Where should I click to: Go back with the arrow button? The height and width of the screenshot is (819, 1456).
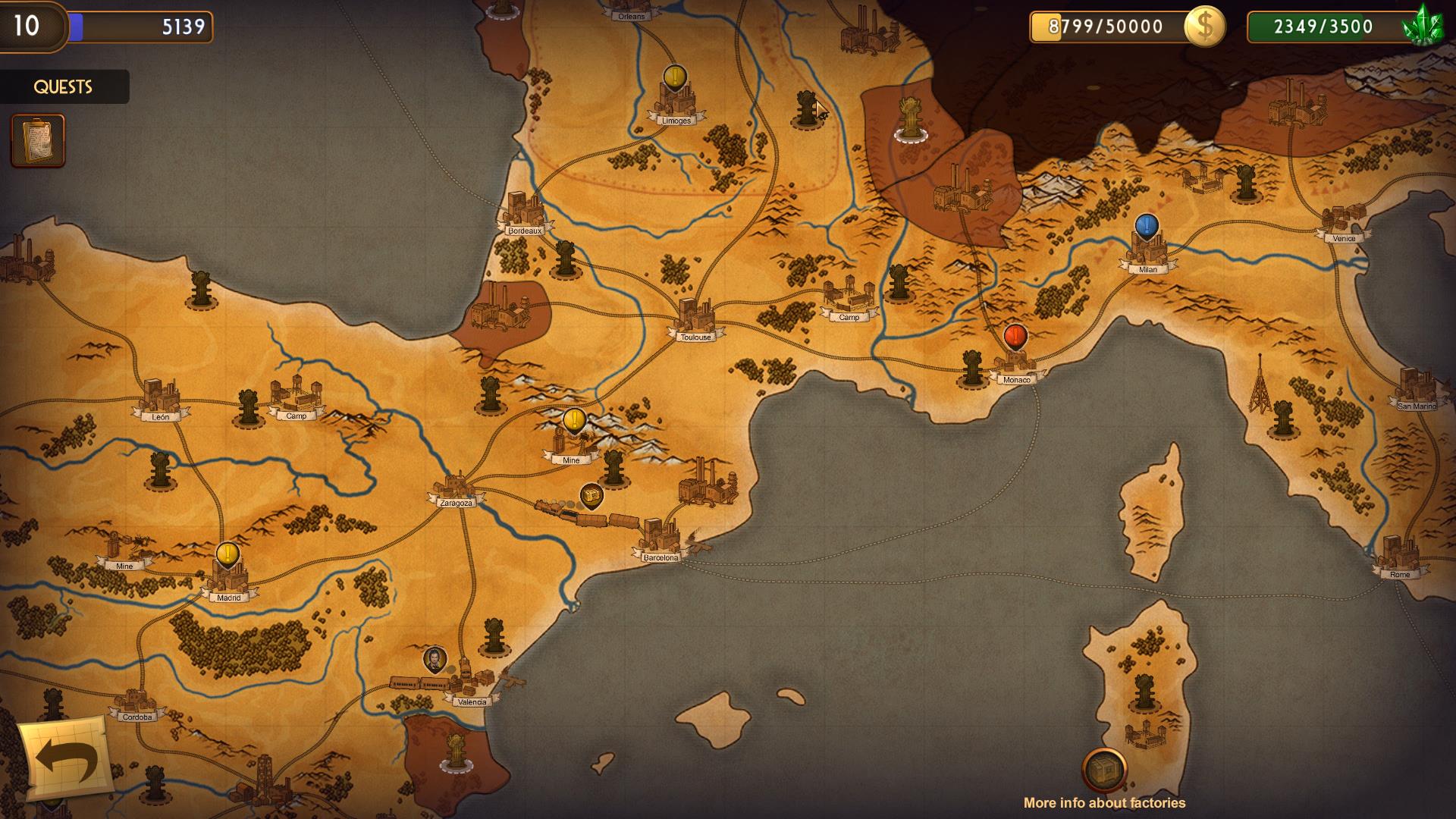pos(65,758)
